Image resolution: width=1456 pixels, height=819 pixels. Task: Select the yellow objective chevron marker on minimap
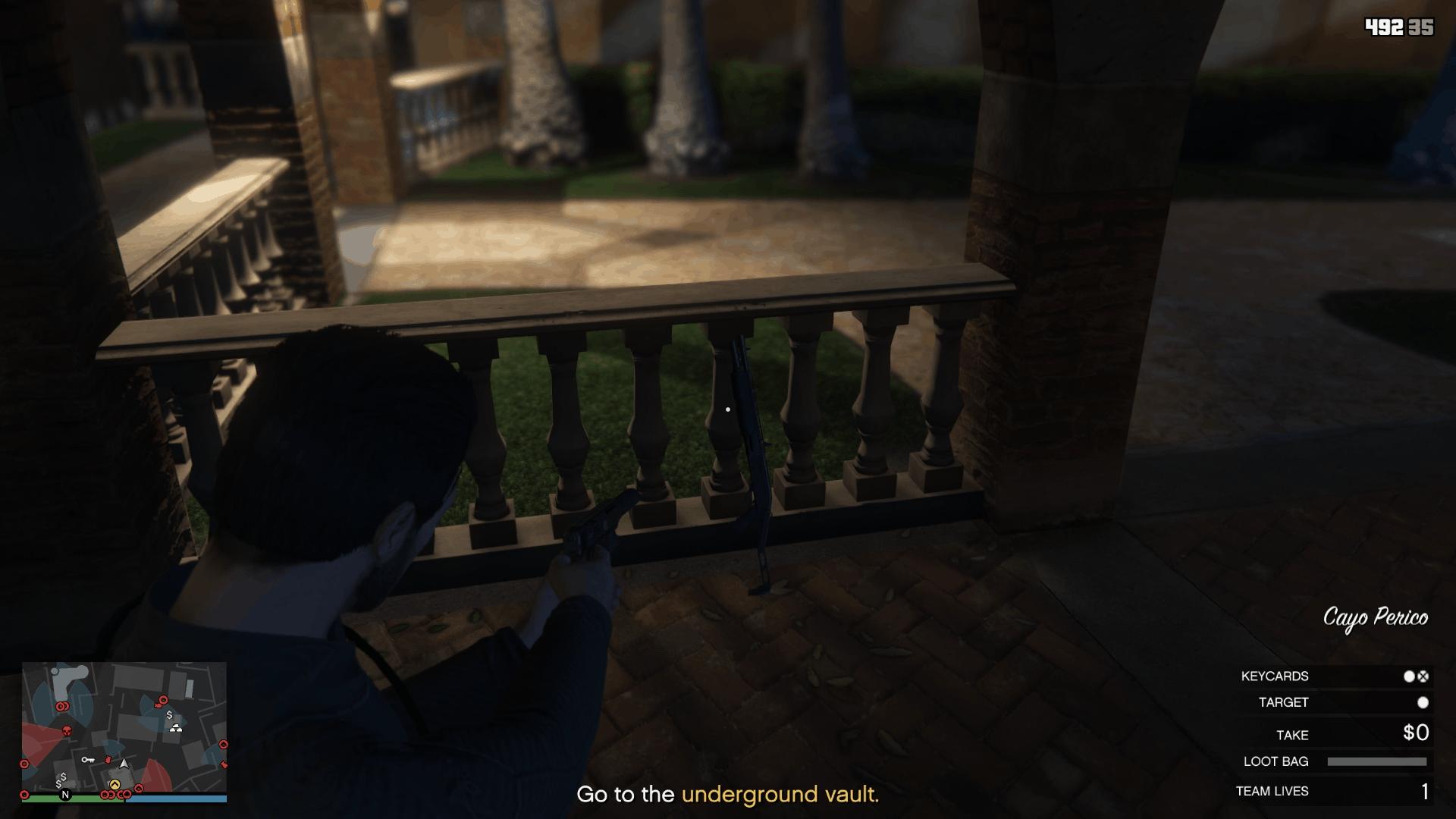click(x=115, y=785)
